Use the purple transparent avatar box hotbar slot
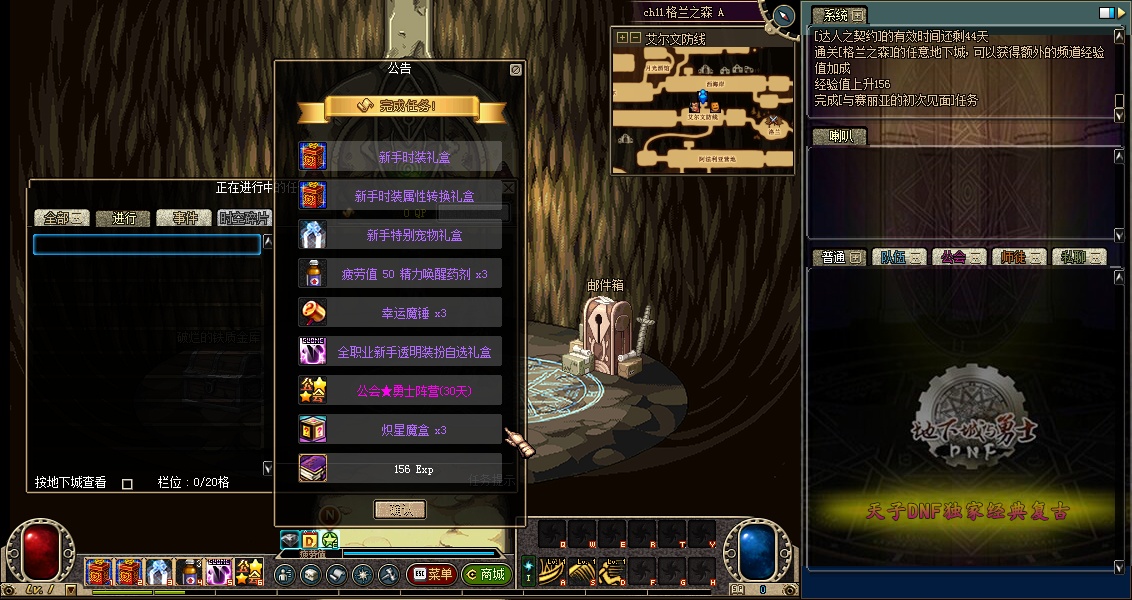Screen dimensions: 1132x600 pos(220,573)
